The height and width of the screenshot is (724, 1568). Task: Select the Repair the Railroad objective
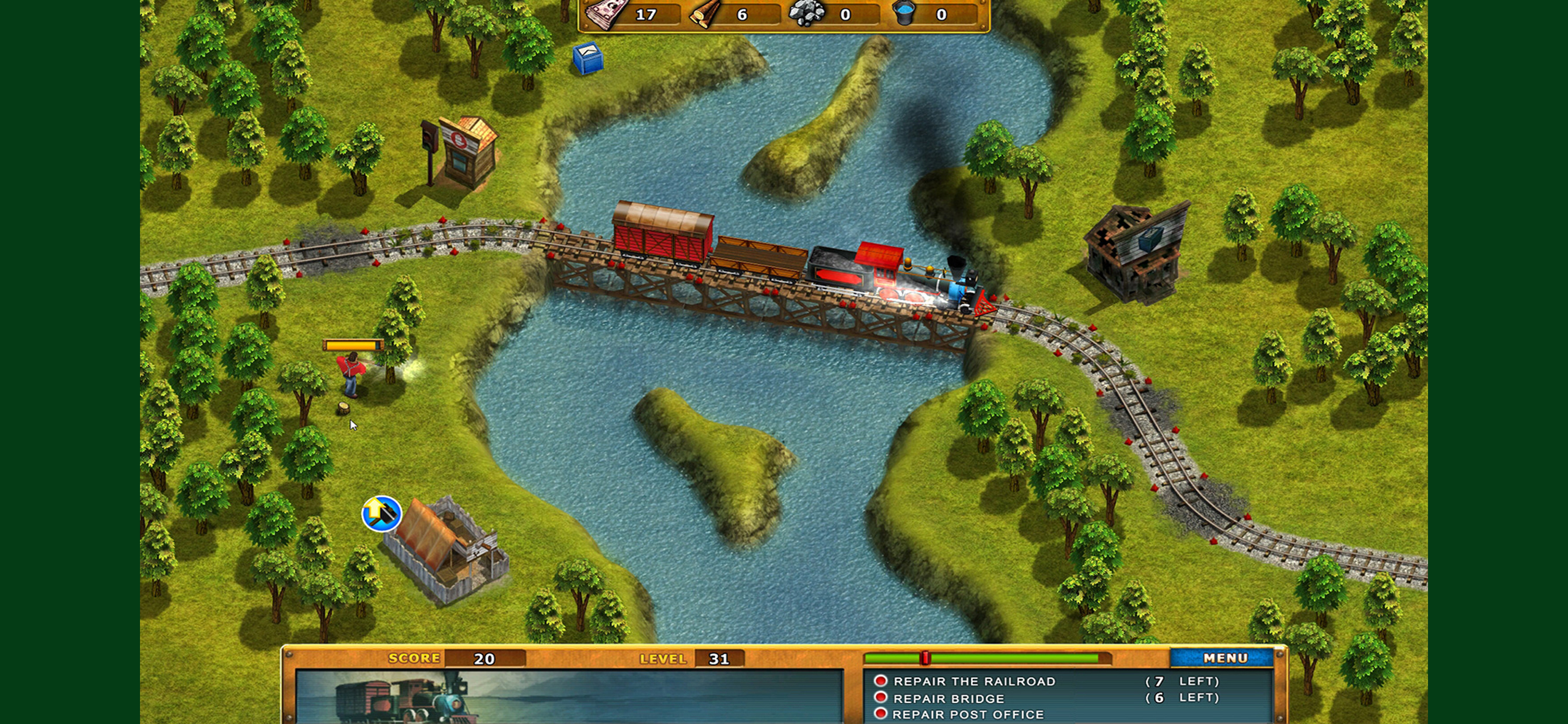pyautogui.click(x=974, y=681)
